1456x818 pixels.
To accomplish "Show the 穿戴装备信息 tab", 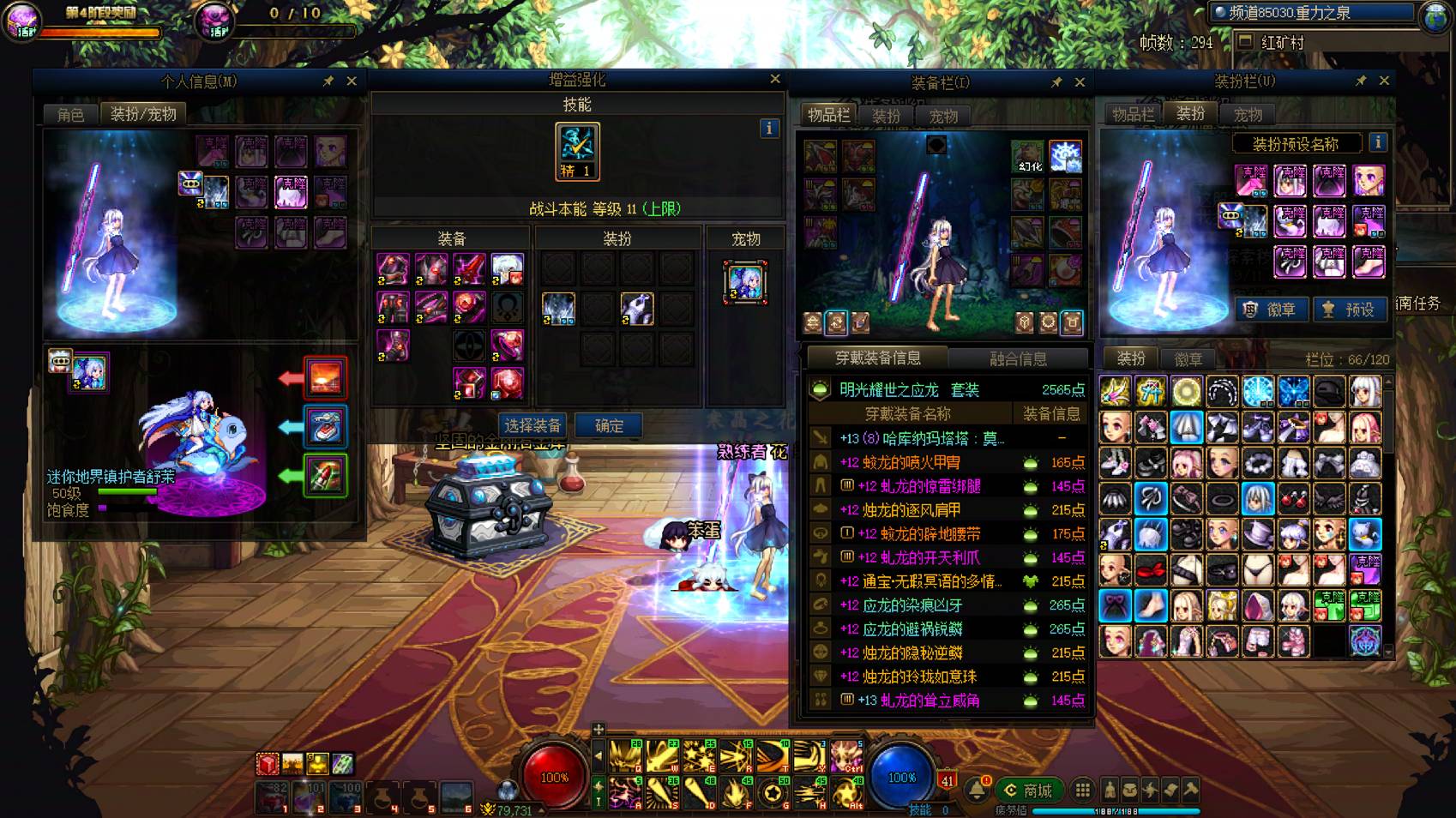I will [x=877, y=358].
